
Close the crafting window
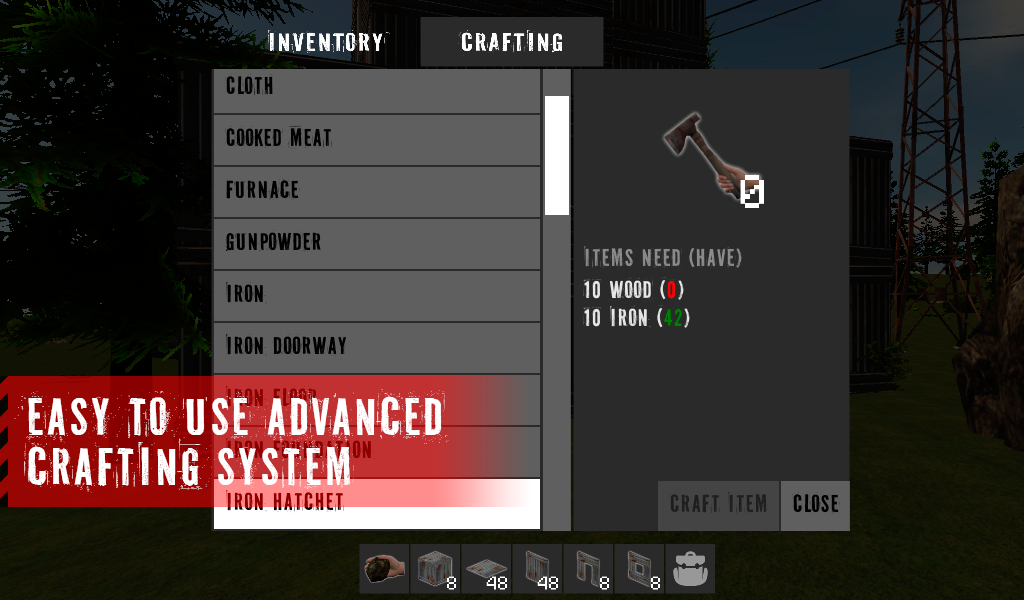[815, 504]
